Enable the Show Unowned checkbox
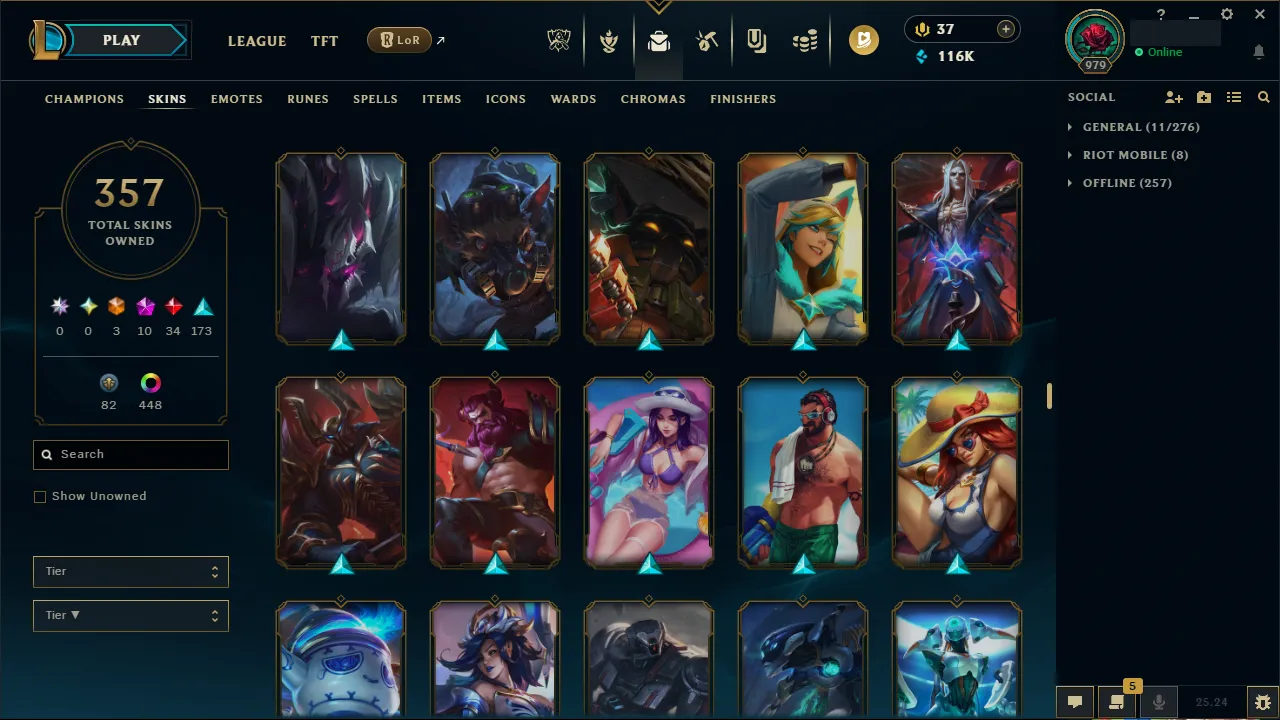This screenshot has width=1280, height=720. [x=40, y=496]
